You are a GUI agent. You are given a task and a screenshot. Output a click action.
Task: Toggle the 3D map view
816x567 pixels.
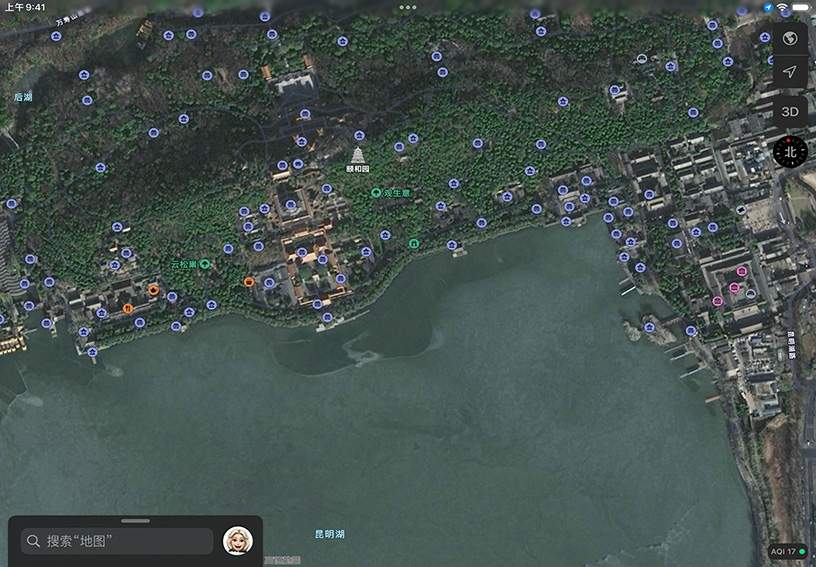pyautogui.click(x=789, y=111)
